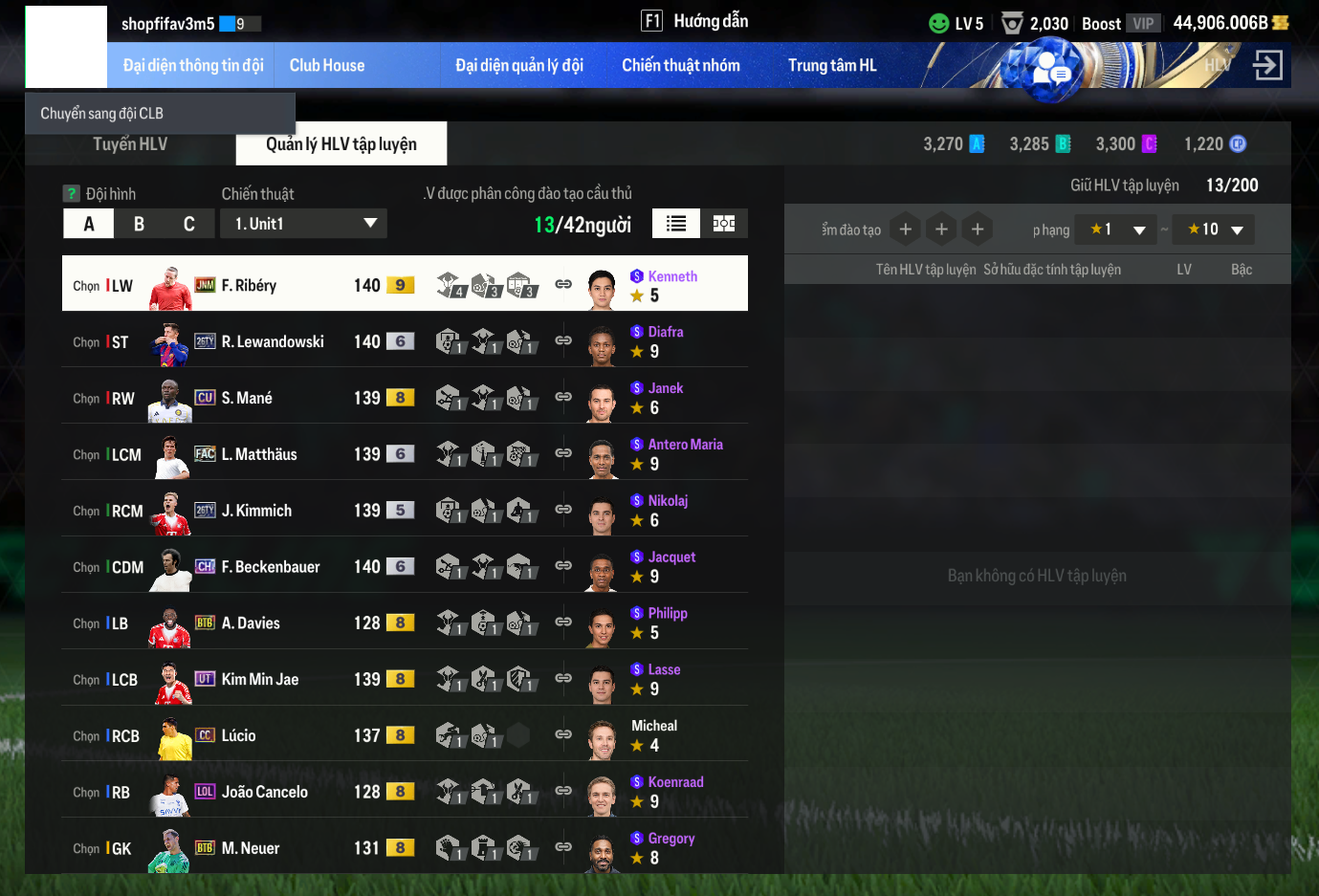This screenshot has width=1319, height=896.
Task: Open Đại diện quản lý đội menu
Action: click(x=518, y=65)
